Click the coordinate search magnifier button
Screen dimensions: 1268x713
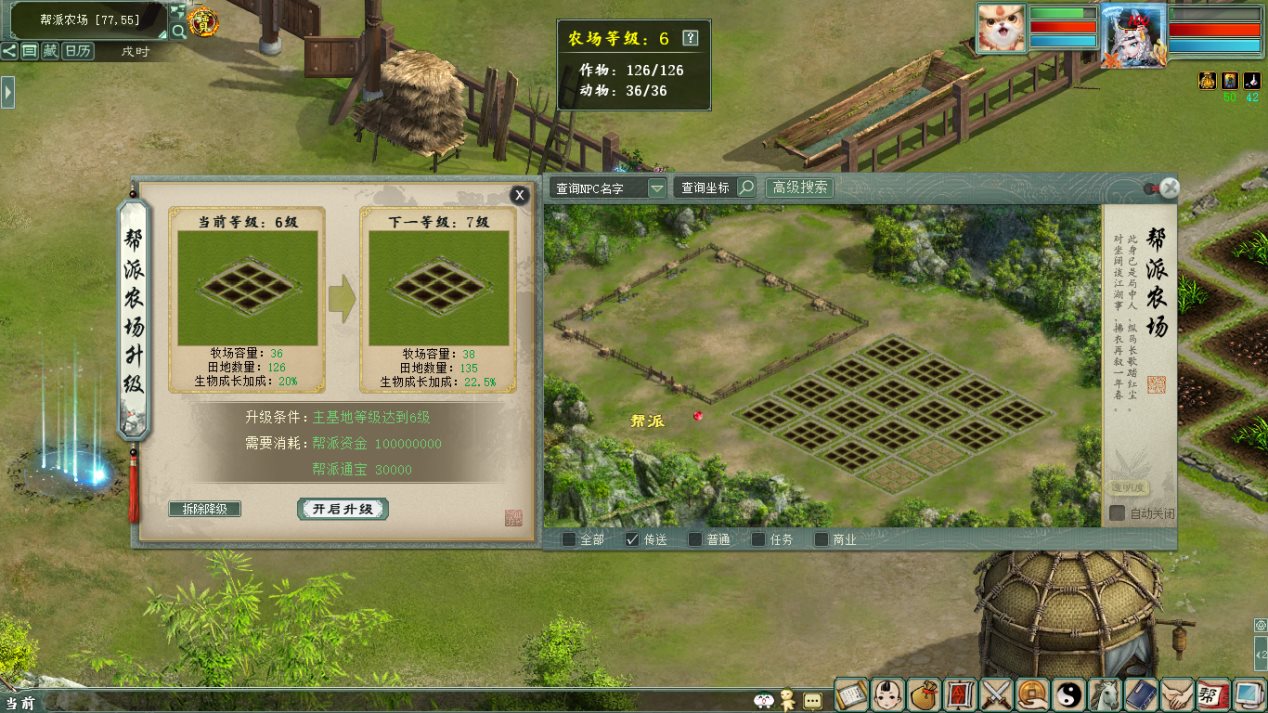click(x=746, y=188)
